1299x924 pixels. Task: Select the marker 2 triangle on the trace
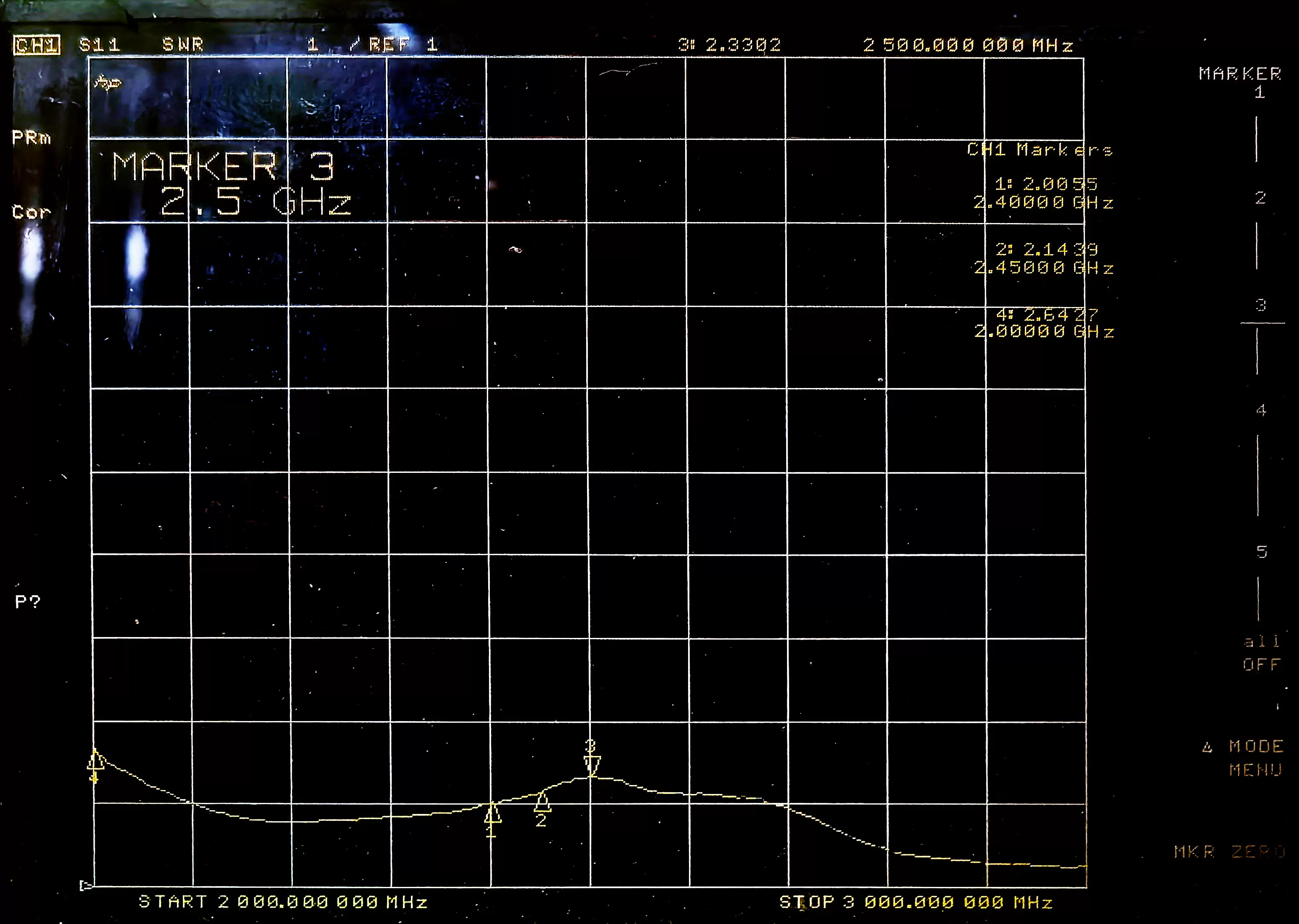(542, 803)
